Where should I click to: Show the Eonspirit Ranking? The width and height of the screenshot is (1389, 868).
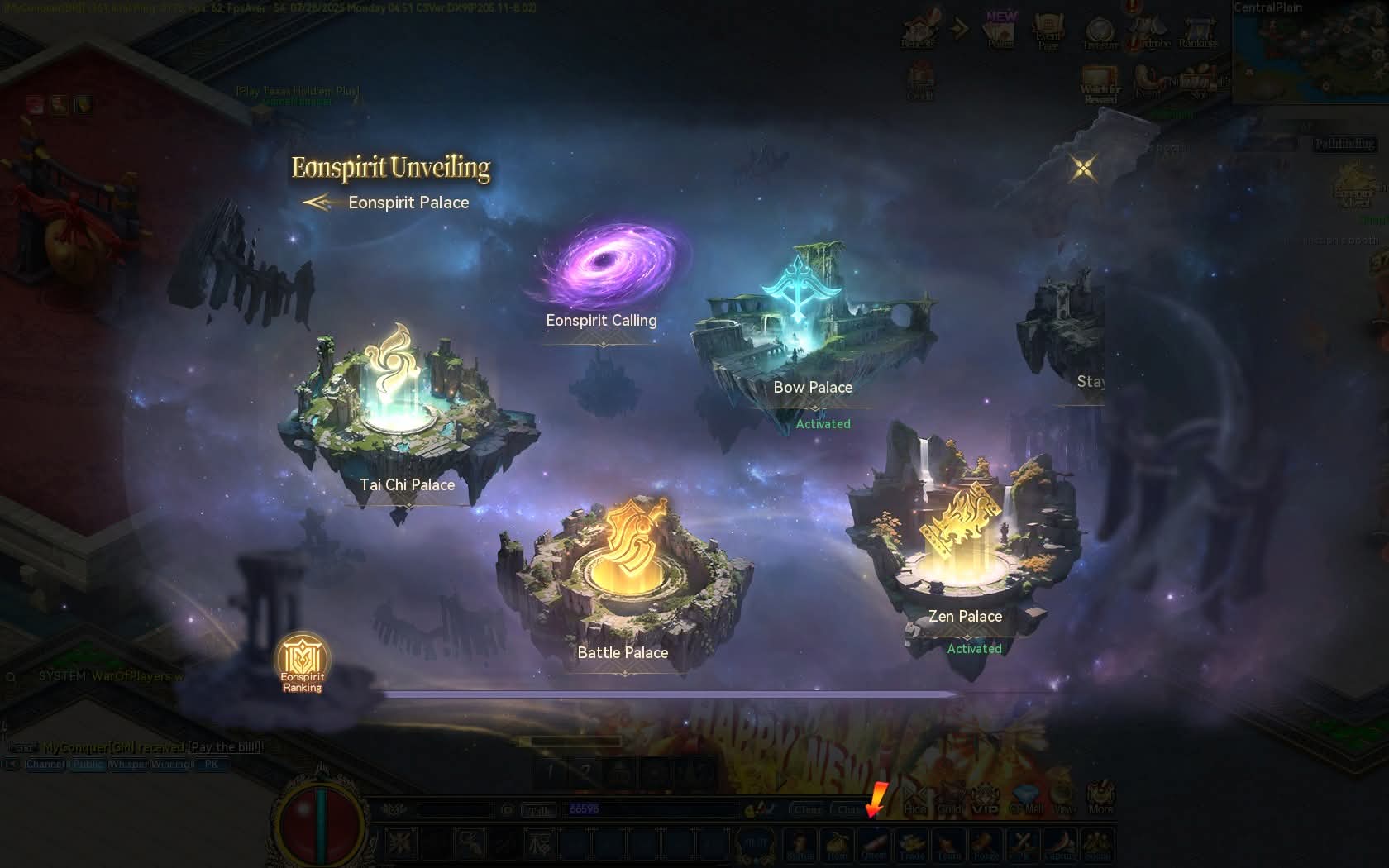pyautogui.click(x=303, y=663)
